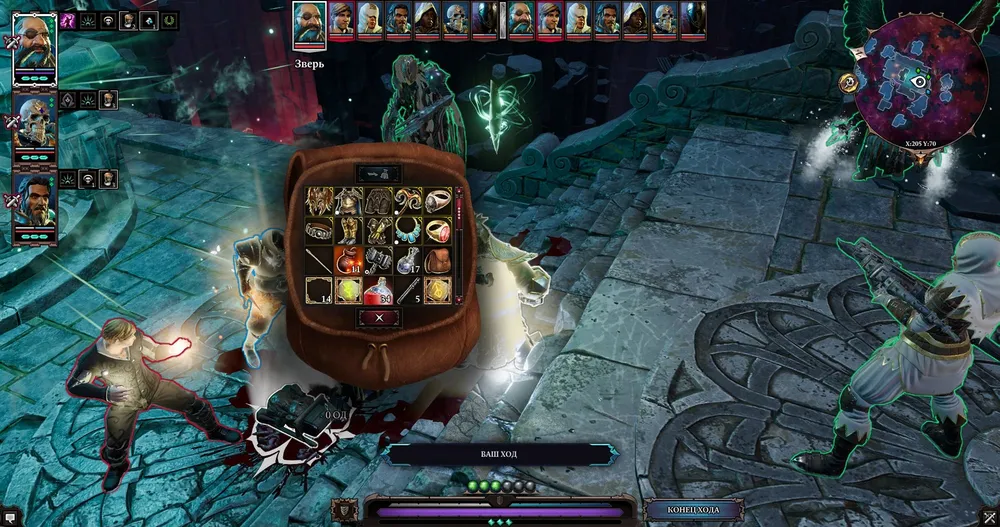
Task: Select the active dwarf portrait in turn order
Action: click(x=309, y=23)
